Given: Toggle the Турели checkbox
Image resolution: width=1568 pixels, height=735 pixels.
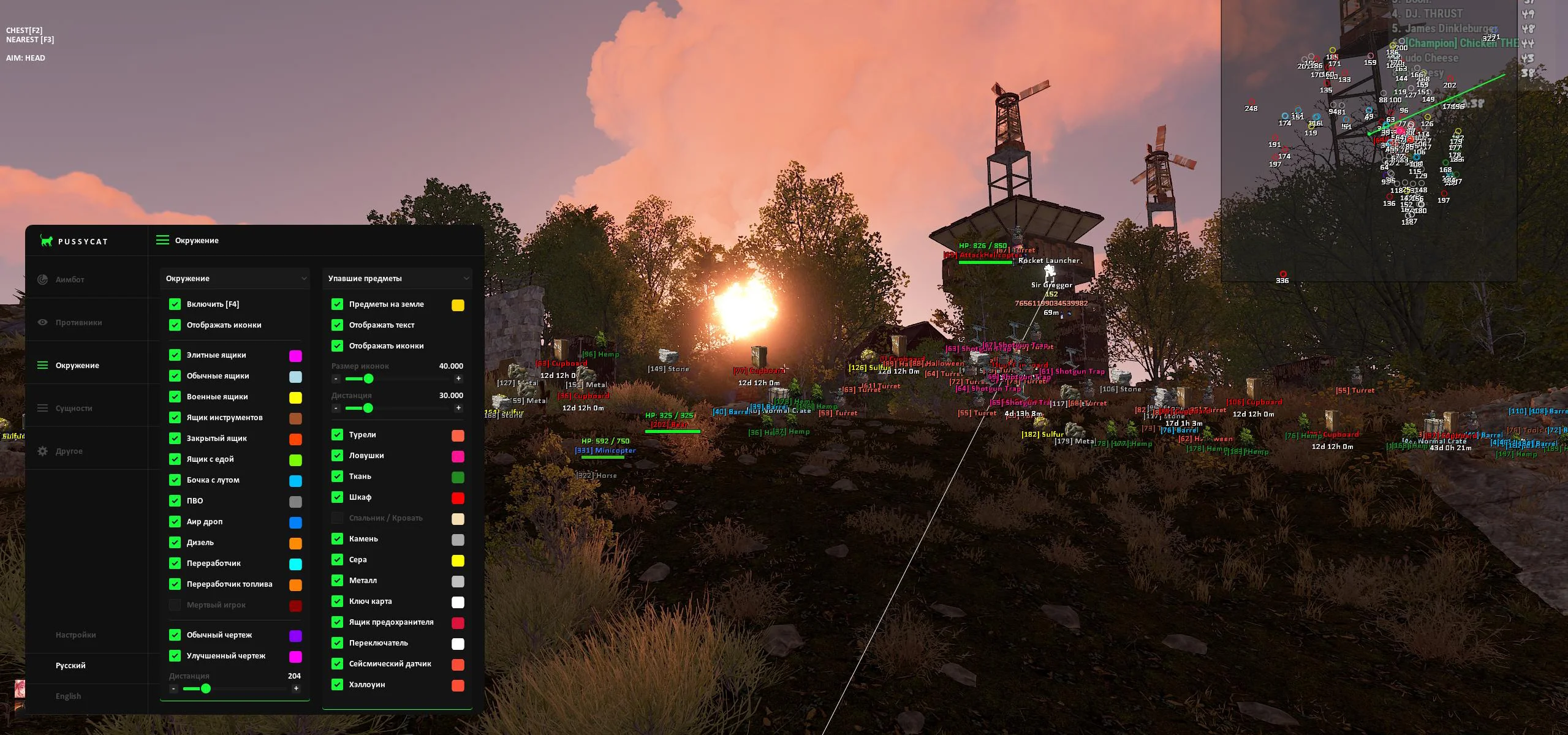Looking at the screenshot, I should 338,435.
